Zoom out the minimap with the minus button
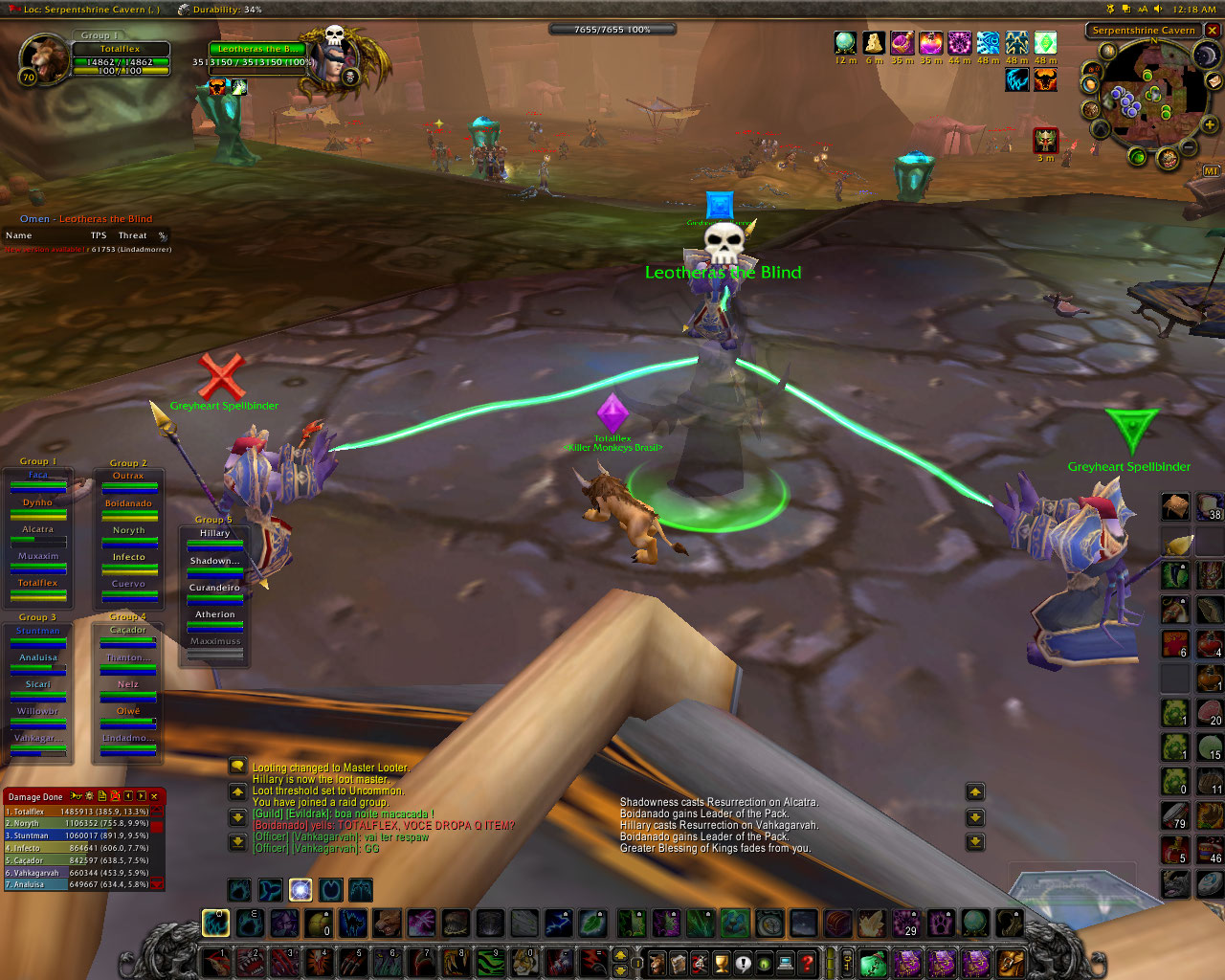Image resolution: width=1225 pixels, height=980 pixels. (x=1188, y=147)
